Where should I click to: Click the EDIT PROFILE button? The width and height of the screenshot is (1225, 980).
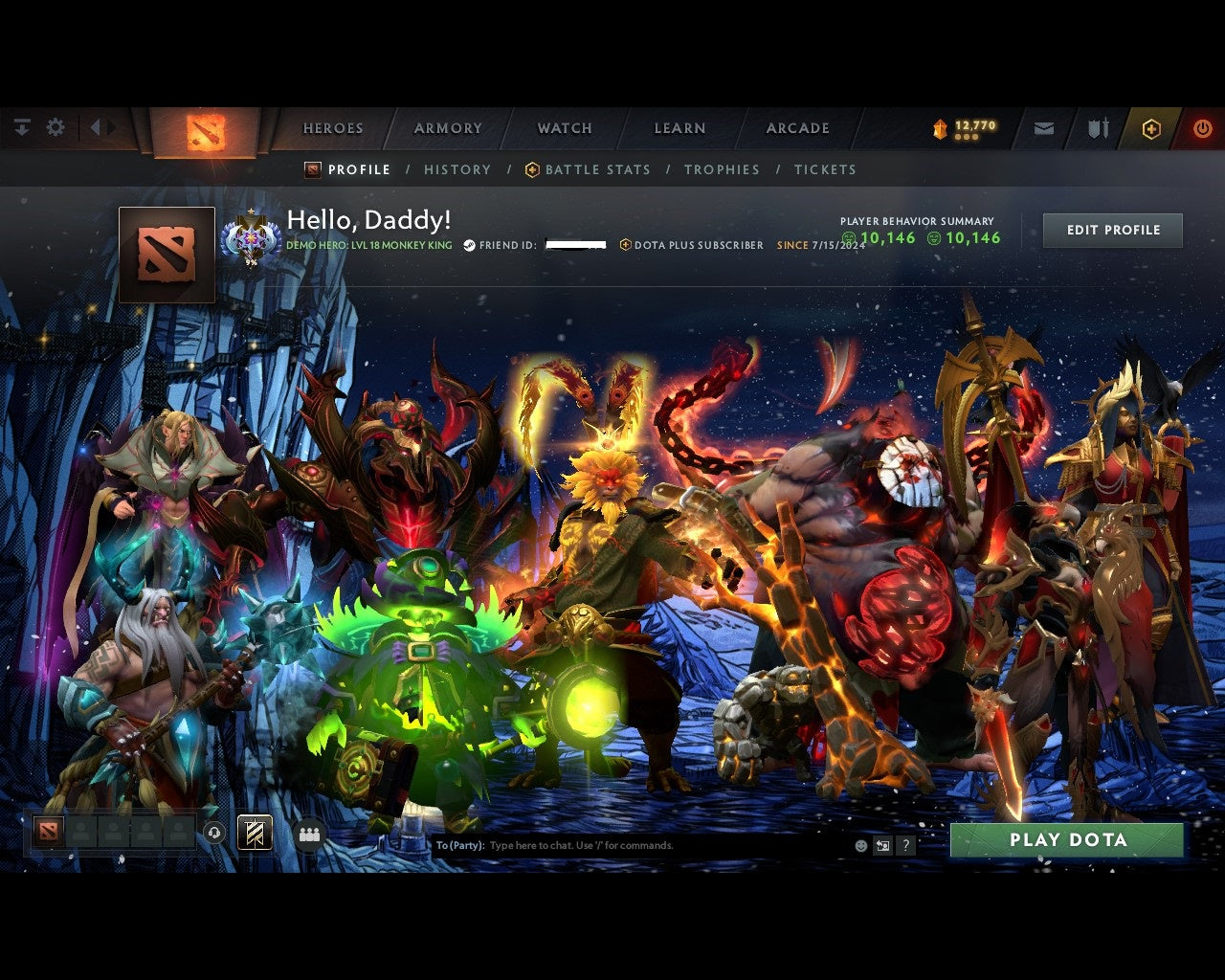(1112, 230)
